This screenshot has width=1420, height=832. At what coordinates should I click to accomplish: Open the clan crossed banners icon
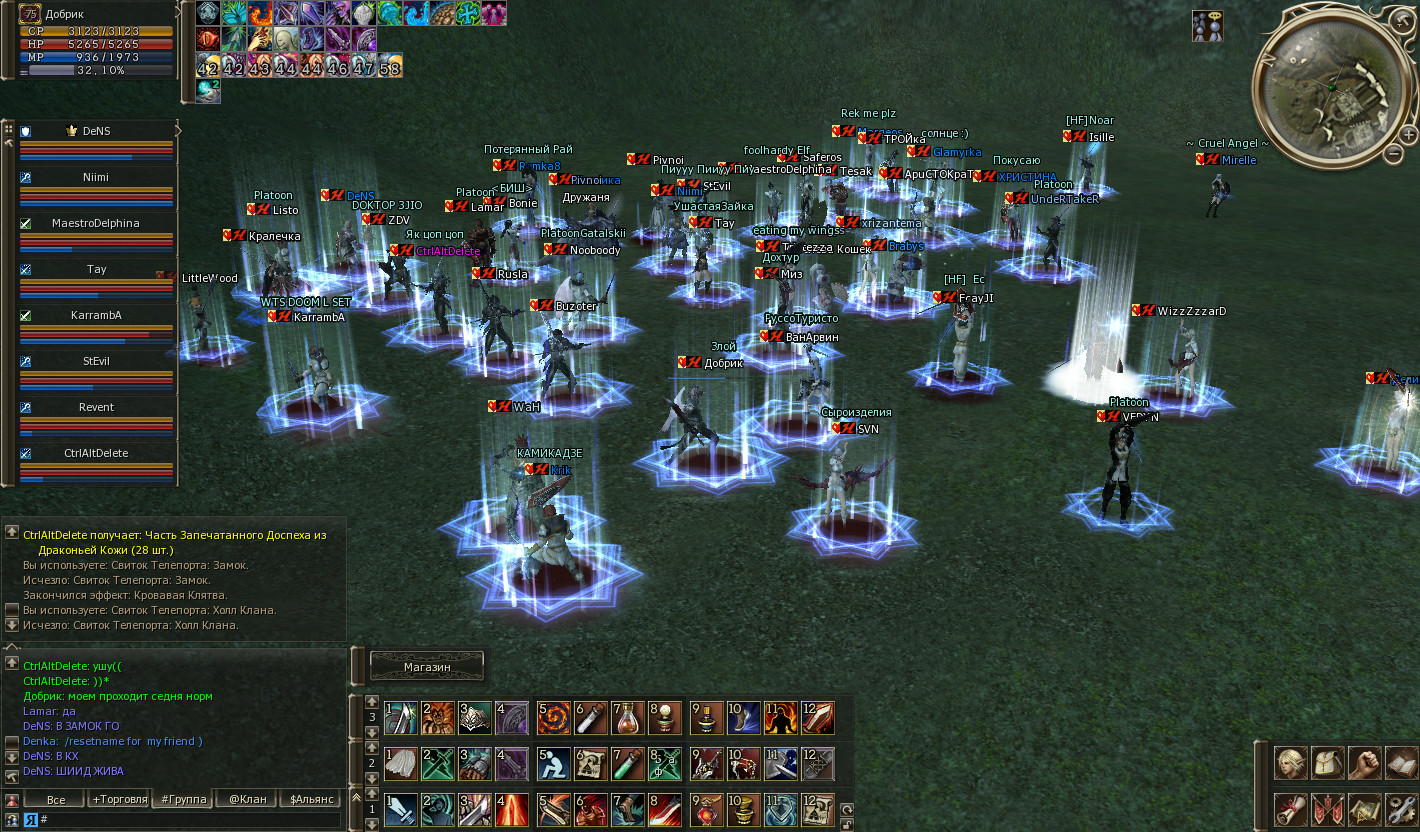pos(1327,808)
